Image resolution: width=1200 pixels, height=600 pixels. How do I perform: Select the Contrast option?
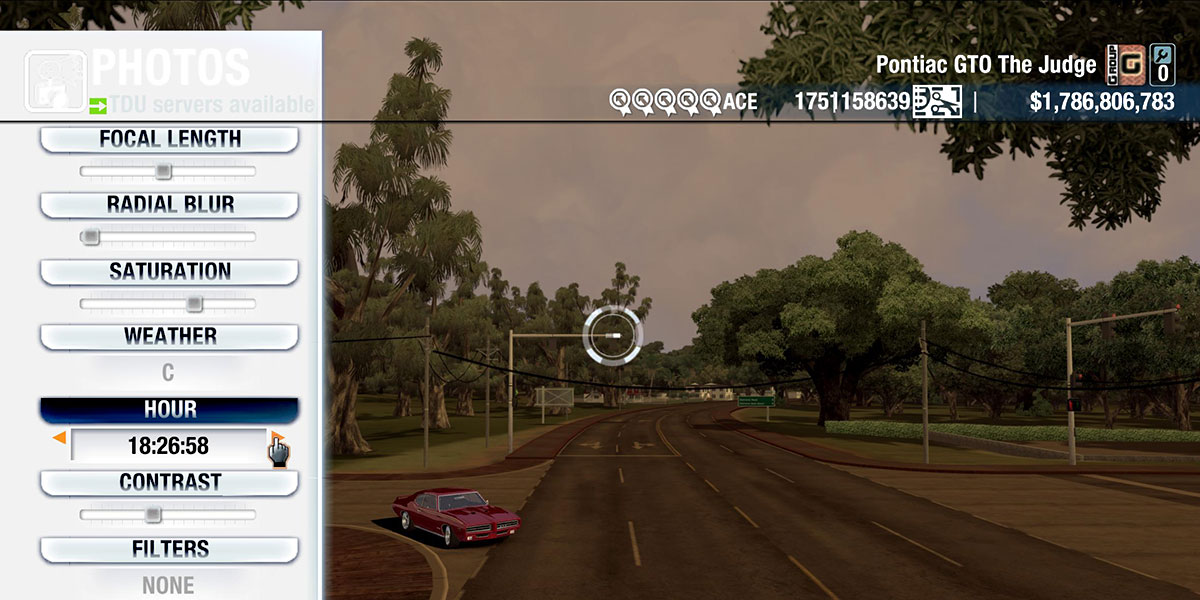[169, 482]
